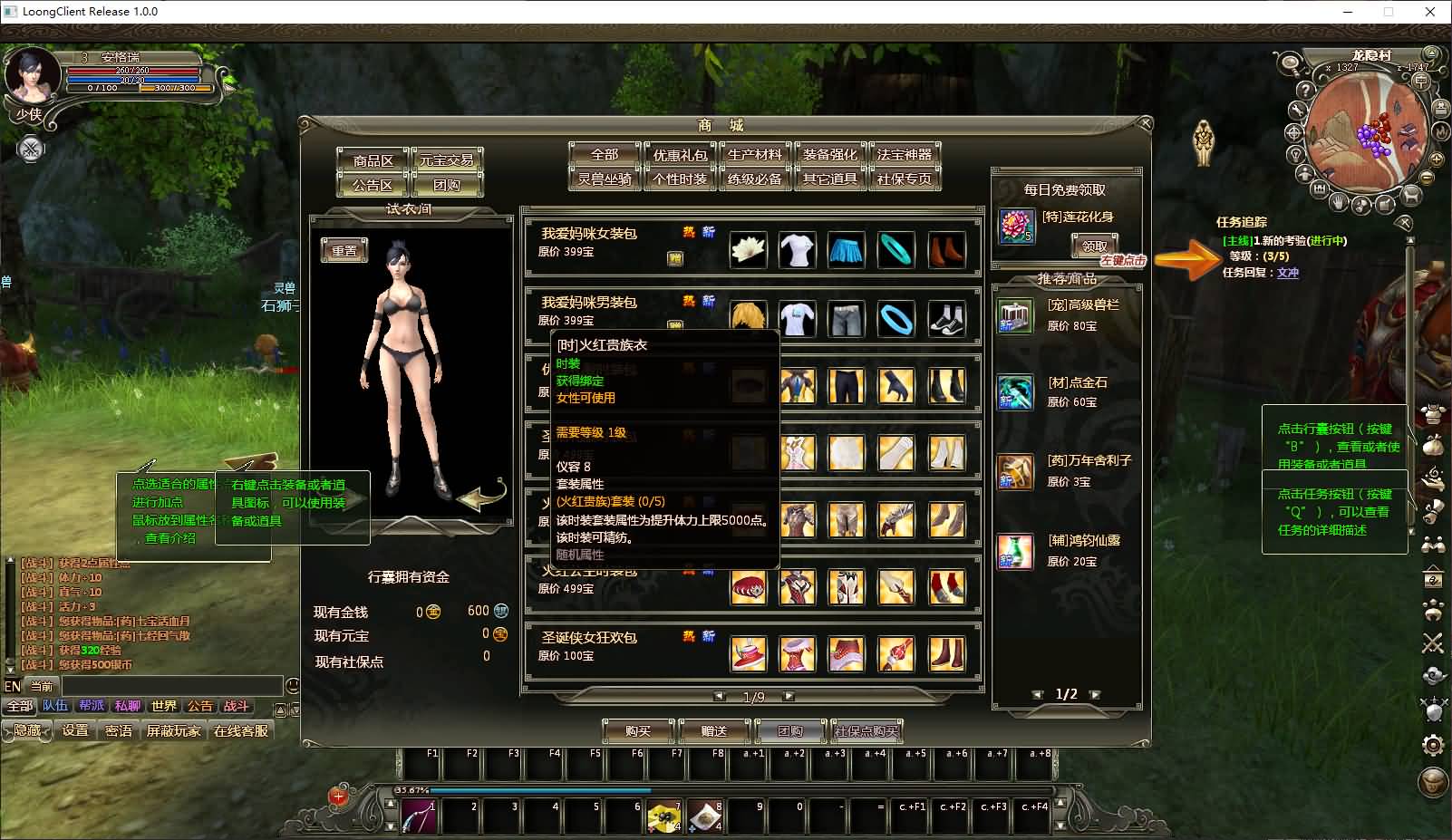The height and width of the screenshot is (840, 1452).
Task: Open the 公告区 section
Action: point(373,185)
